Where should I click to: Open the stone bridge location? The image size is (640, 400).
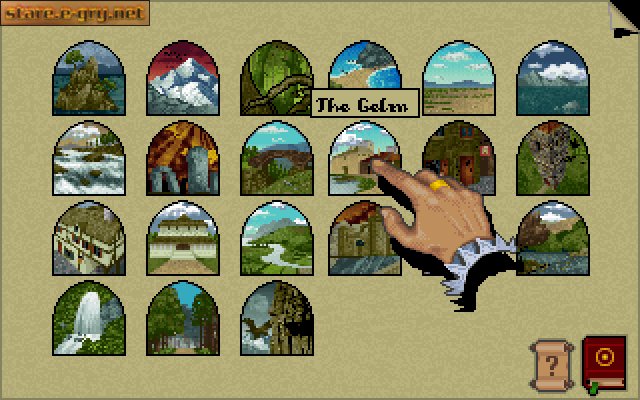pos(275,158)
